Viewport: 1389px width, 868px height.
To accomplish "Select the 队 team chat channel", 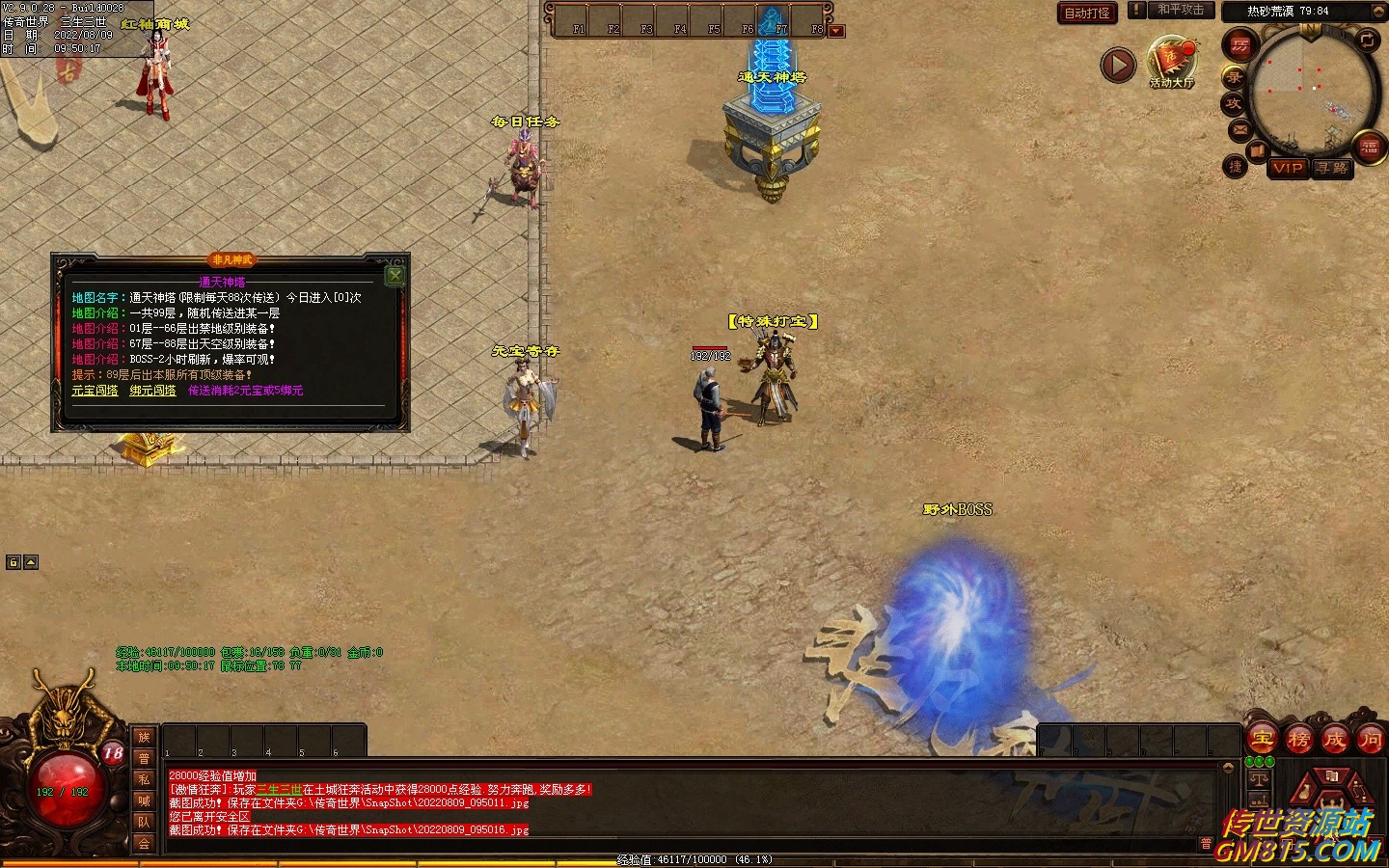I will click(x=144, y=822).
